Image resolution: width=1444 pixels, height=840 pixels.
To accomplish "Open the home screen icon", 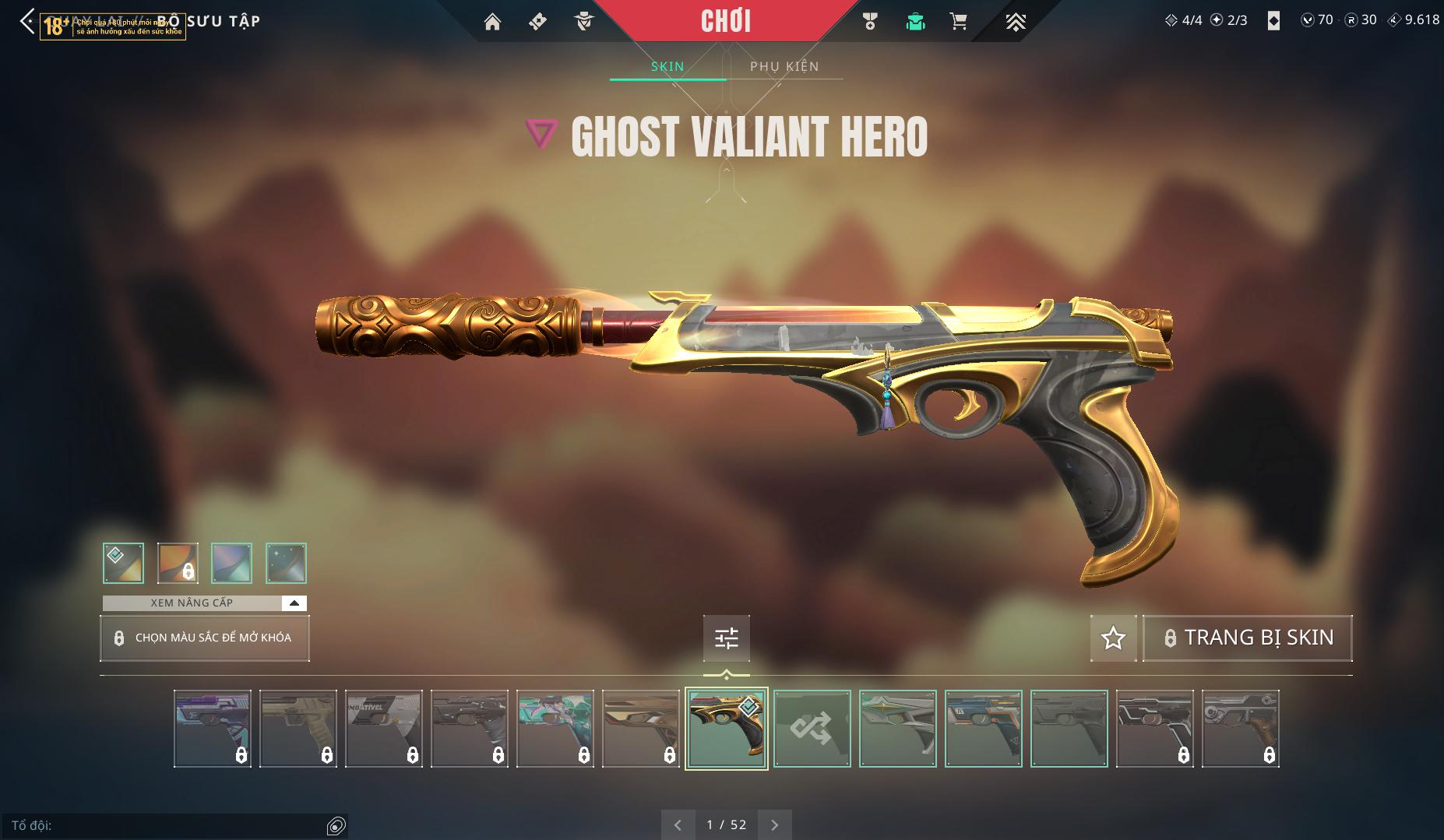I will pyautogui.click(x=492, y=22).
